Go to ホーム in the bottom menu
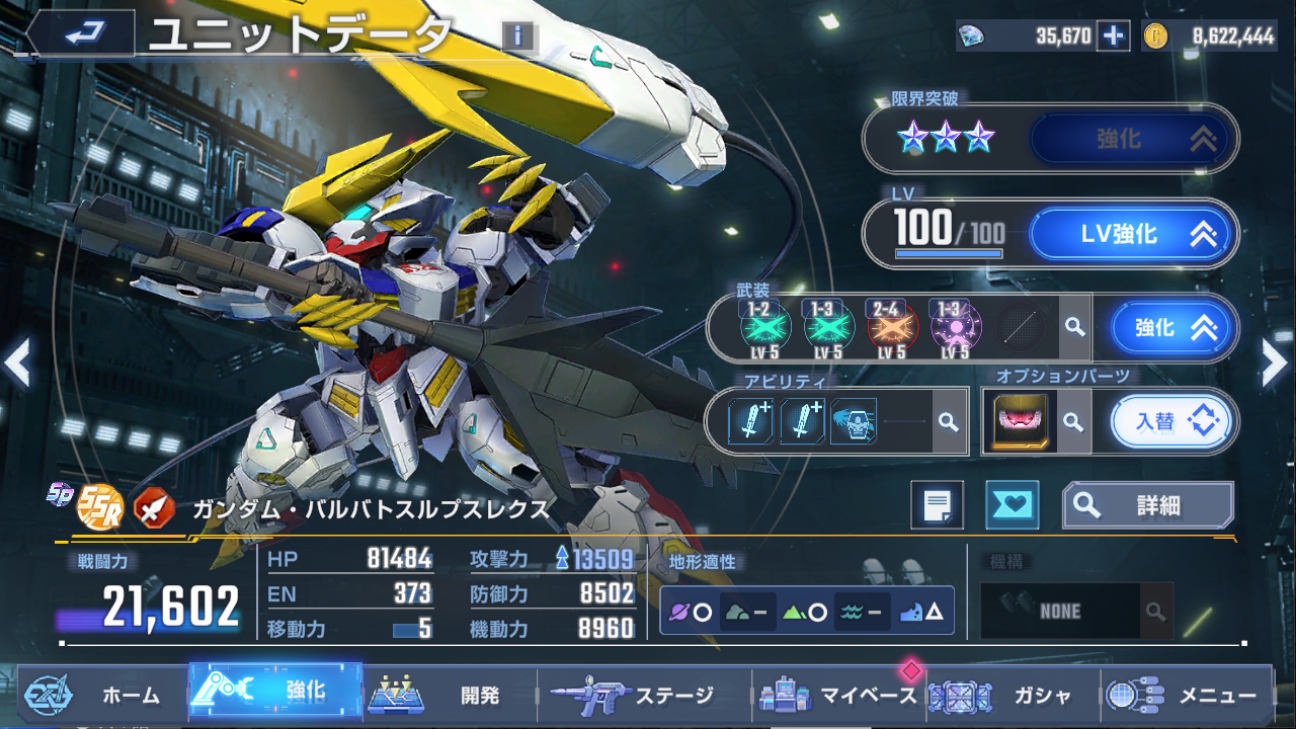 tap(102, 694)
